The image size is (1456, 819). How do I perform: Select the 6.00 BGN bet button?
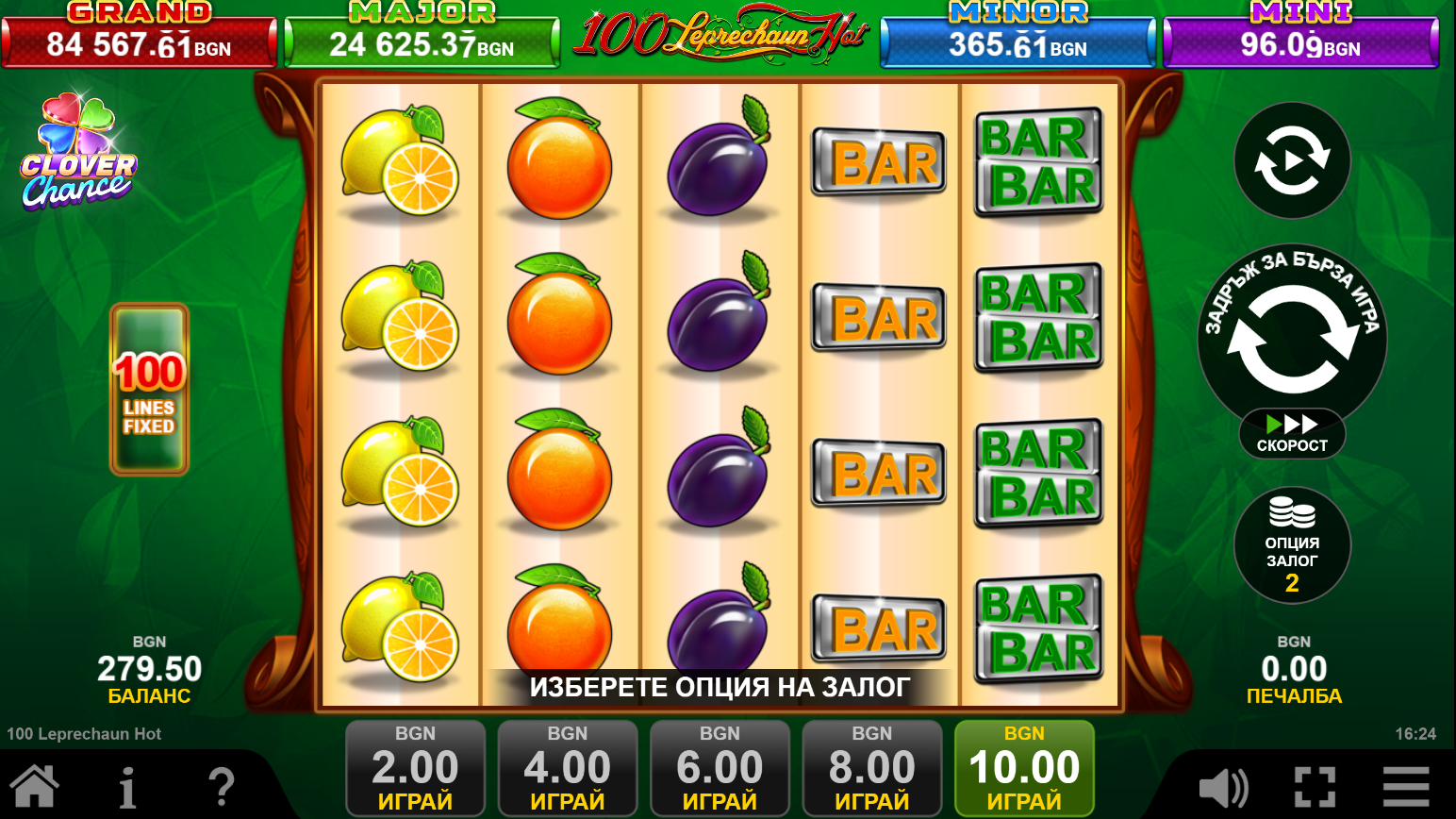(x=720, y=768)
